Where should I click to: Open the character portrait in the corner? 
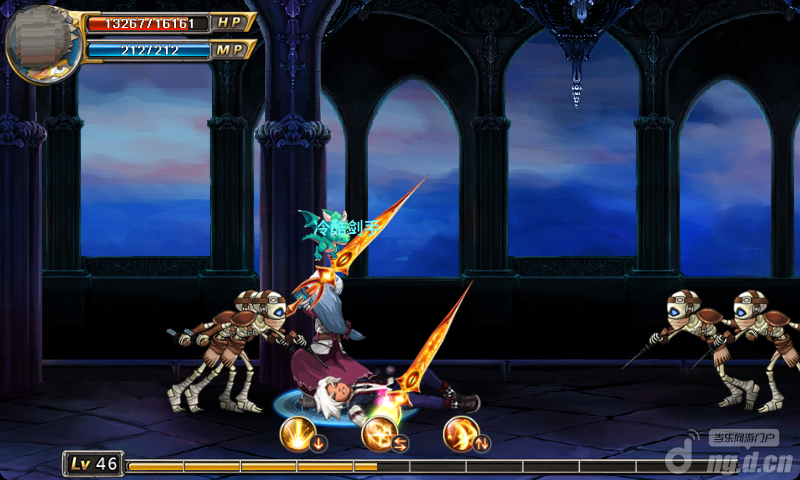pos(40,43)
